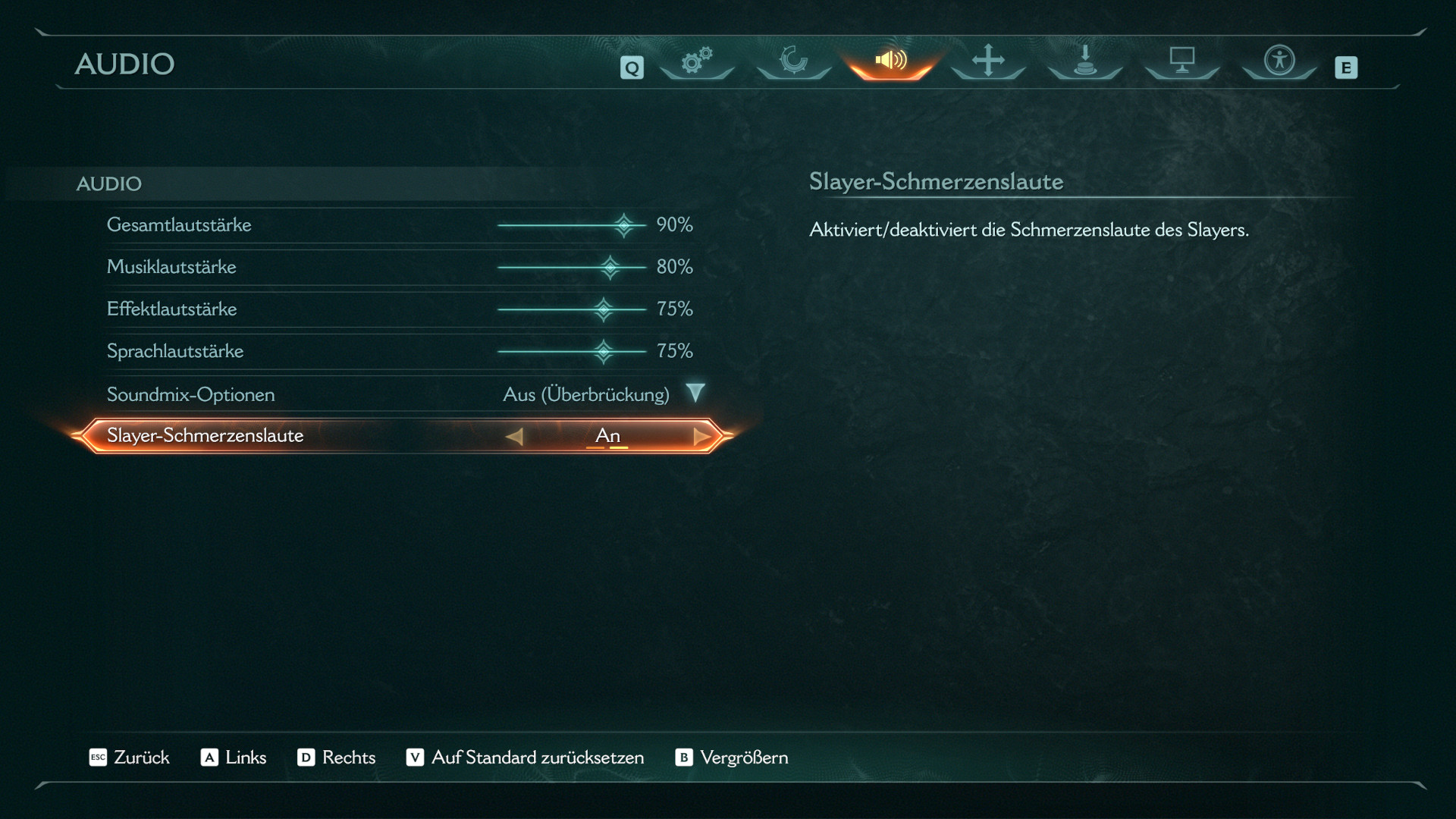Adjust the Gesamtlautstärke slider

(623, 225)
